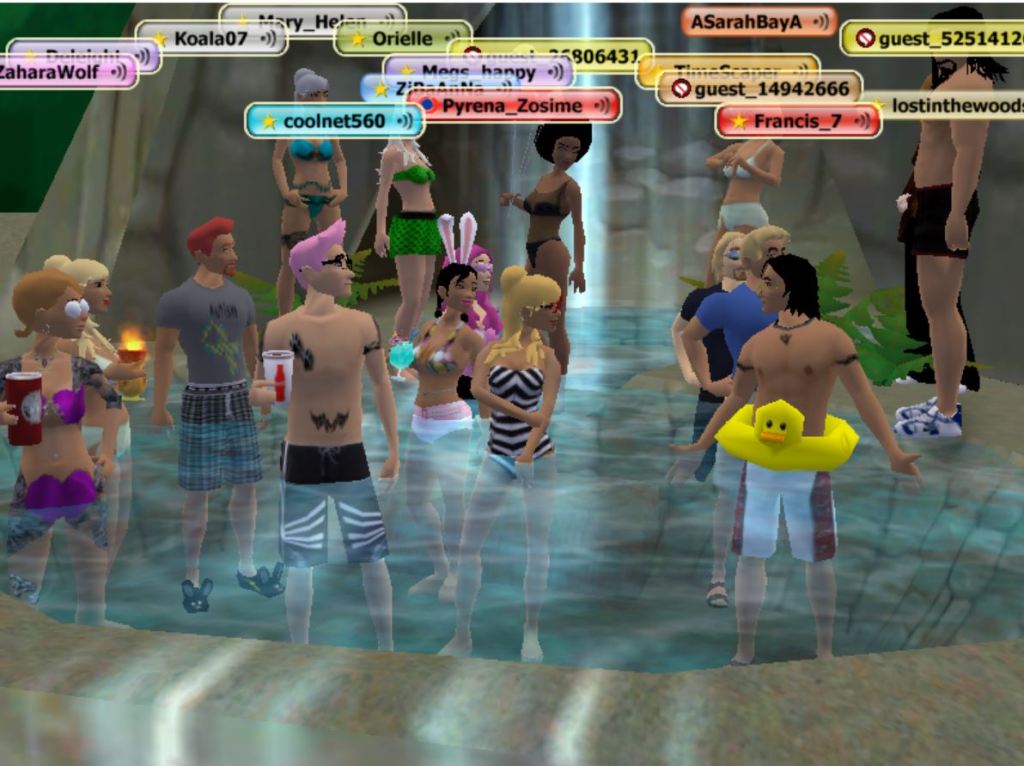
Task: Click the speaker icon on Francis_7's tag
Action: point(862,121)
